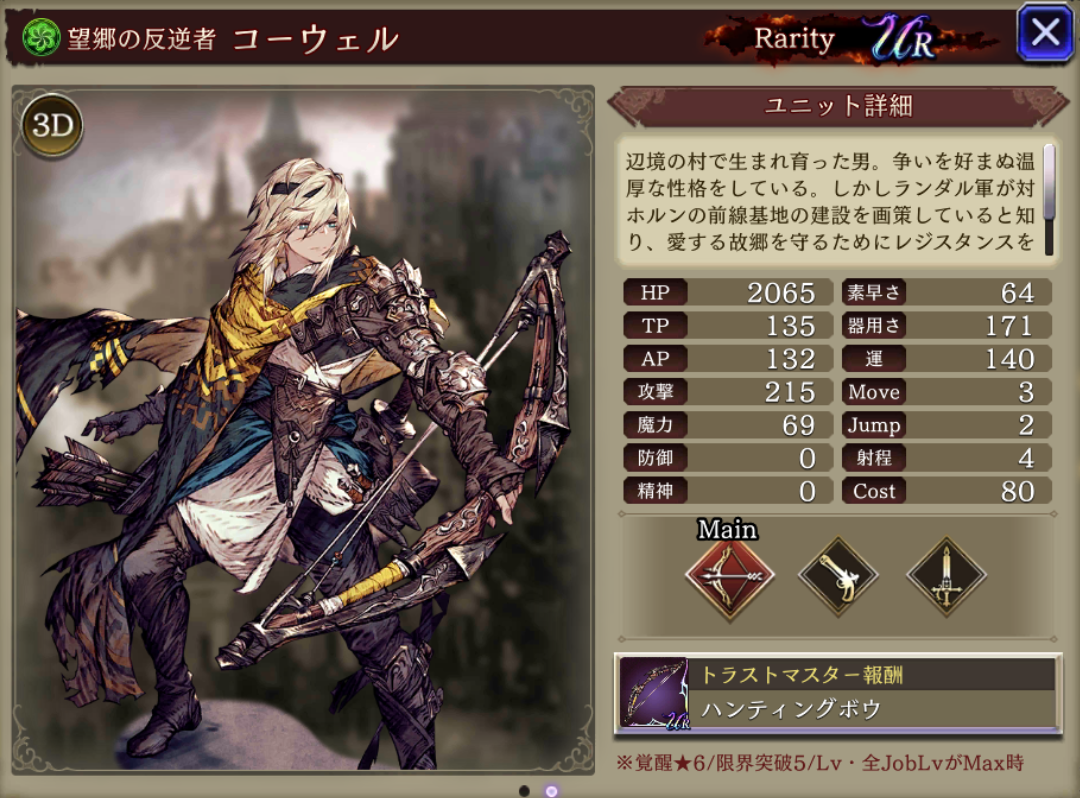This screenshot has height=798, width=1080.
Task: Choose the gun job icon
Action: click(837, 577)
